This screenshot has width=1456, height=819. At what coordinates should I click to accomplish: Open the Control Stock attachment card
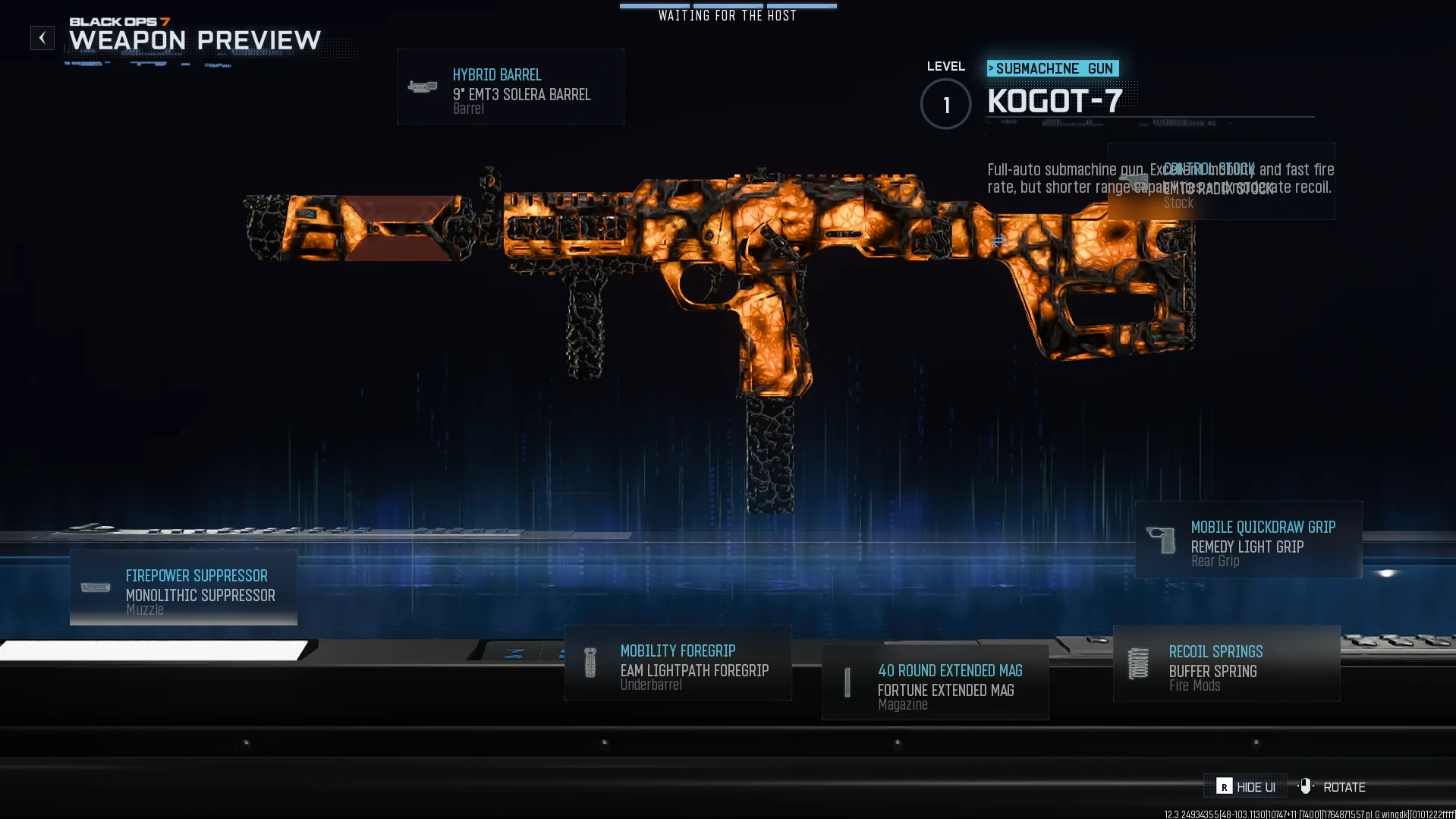click(1221, 182)
